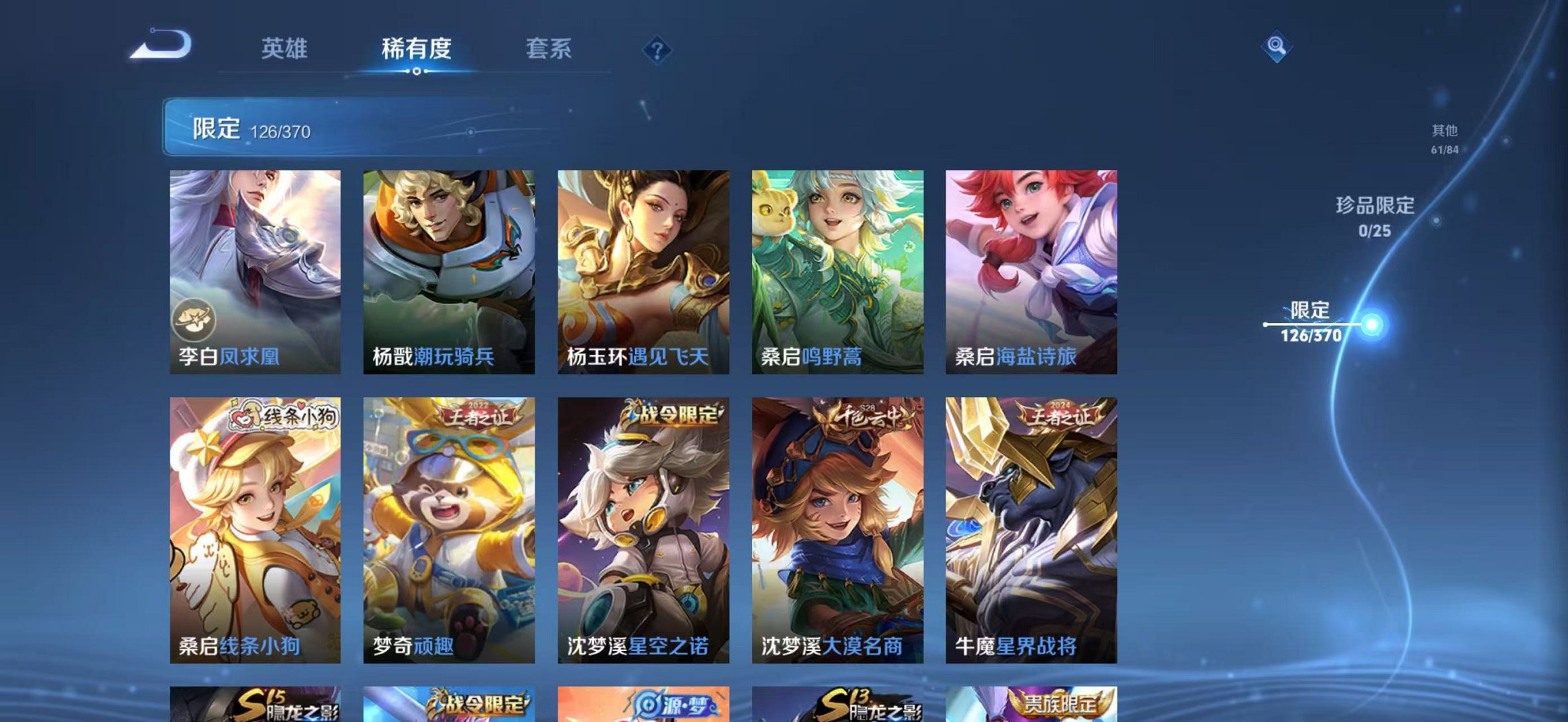Click the 2022 王者之证 banner on 梦奇顽趣
The width and height of the screenshot is (1568, 722).
point(475,415)
